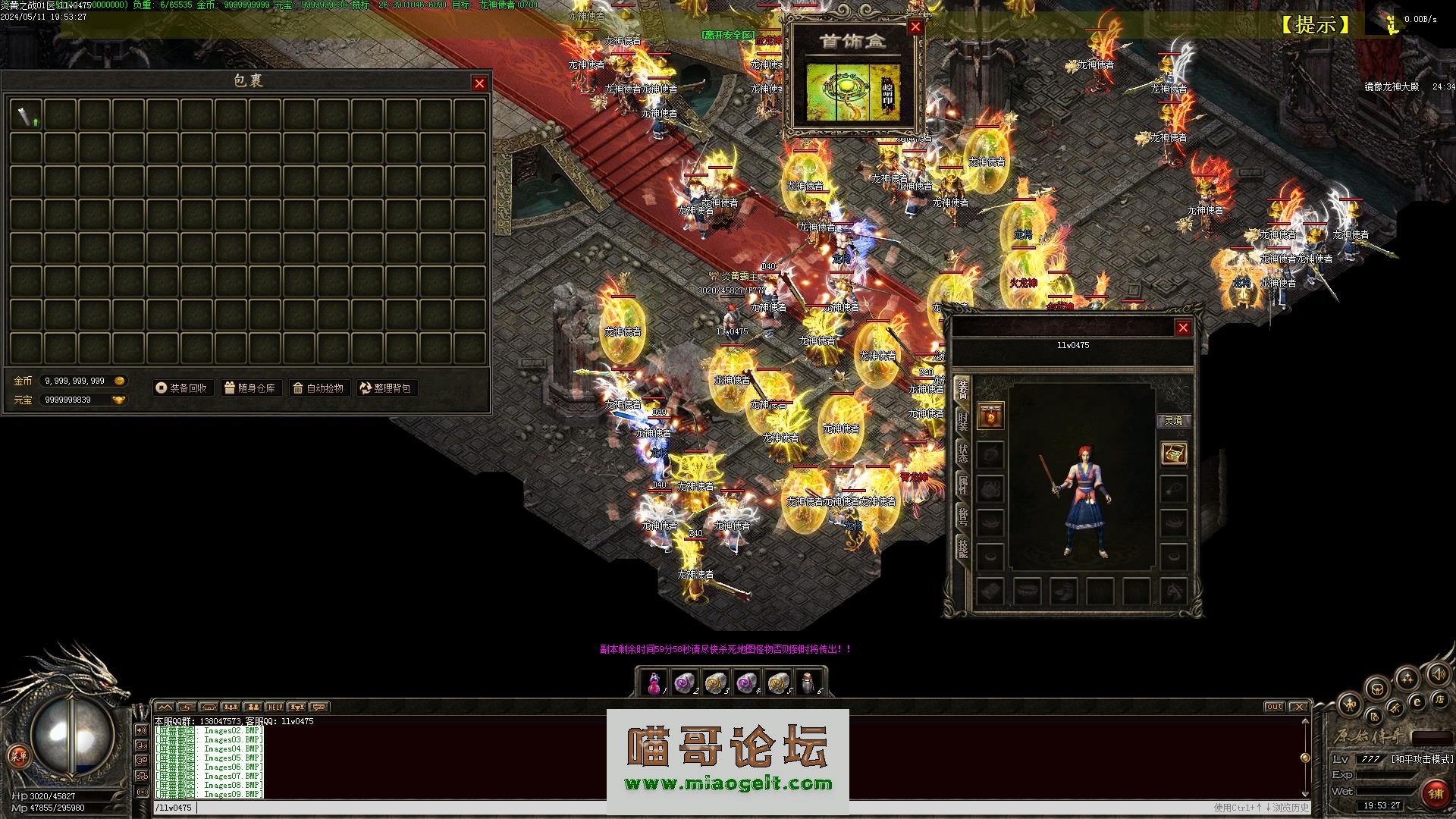Sort the bag with 整理背包
This screenshot has width=1456, height=819.
(x=386, y=388)
